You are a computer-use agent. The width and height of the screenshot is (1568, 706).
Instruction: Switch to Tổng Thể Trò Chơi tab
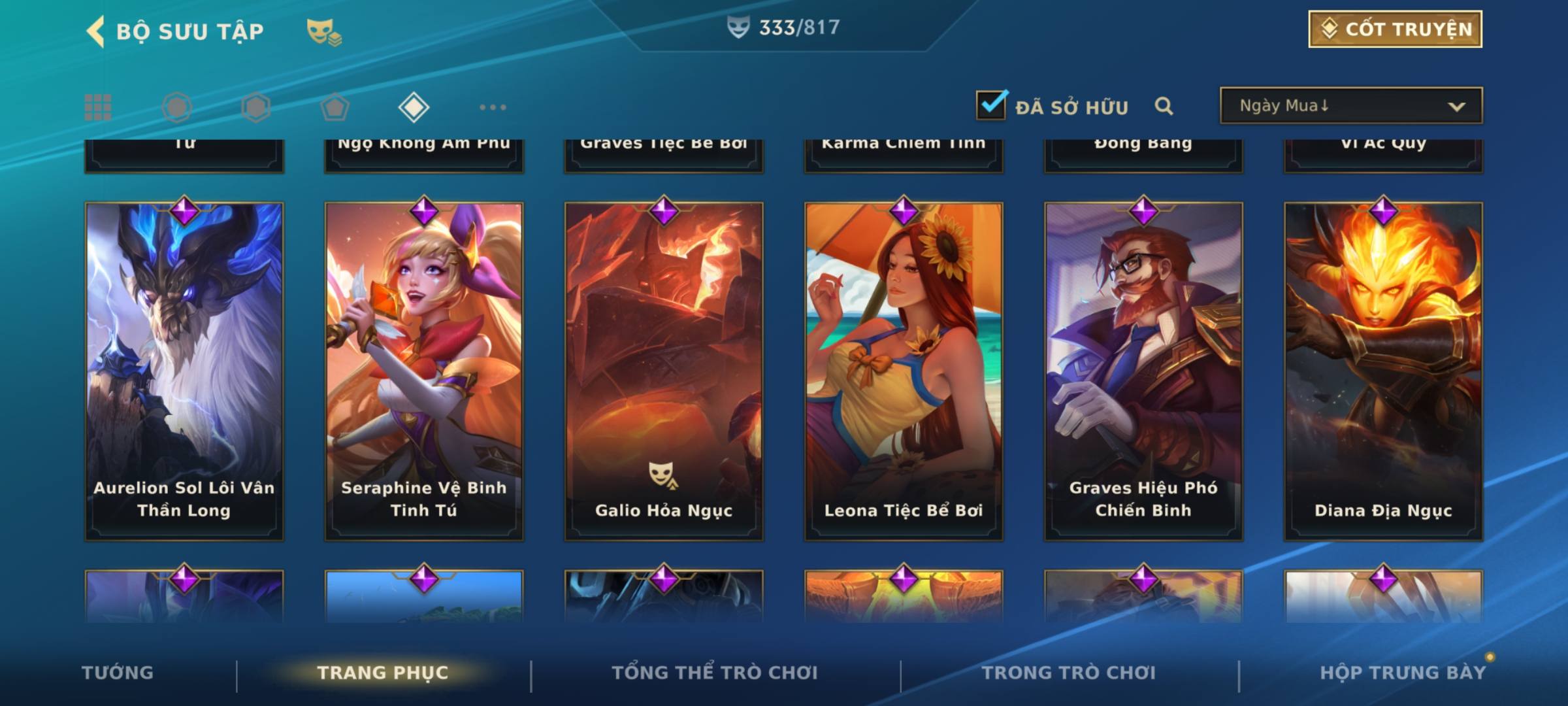(715, 673)
